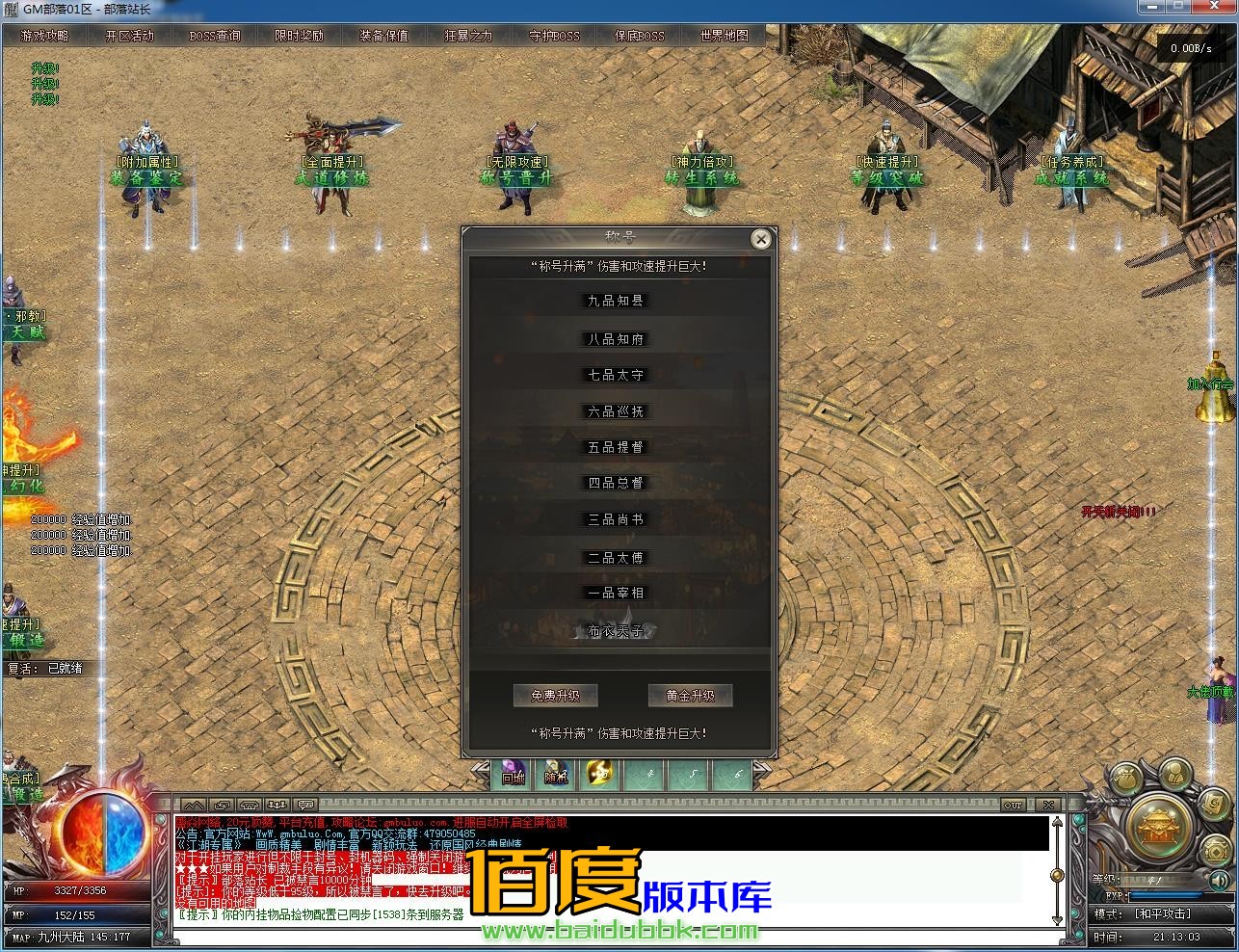This screenshot has height=952, width=1239.
Task: Choose the 黄金升级 gold upgrade button
Action: pos(690,696)
